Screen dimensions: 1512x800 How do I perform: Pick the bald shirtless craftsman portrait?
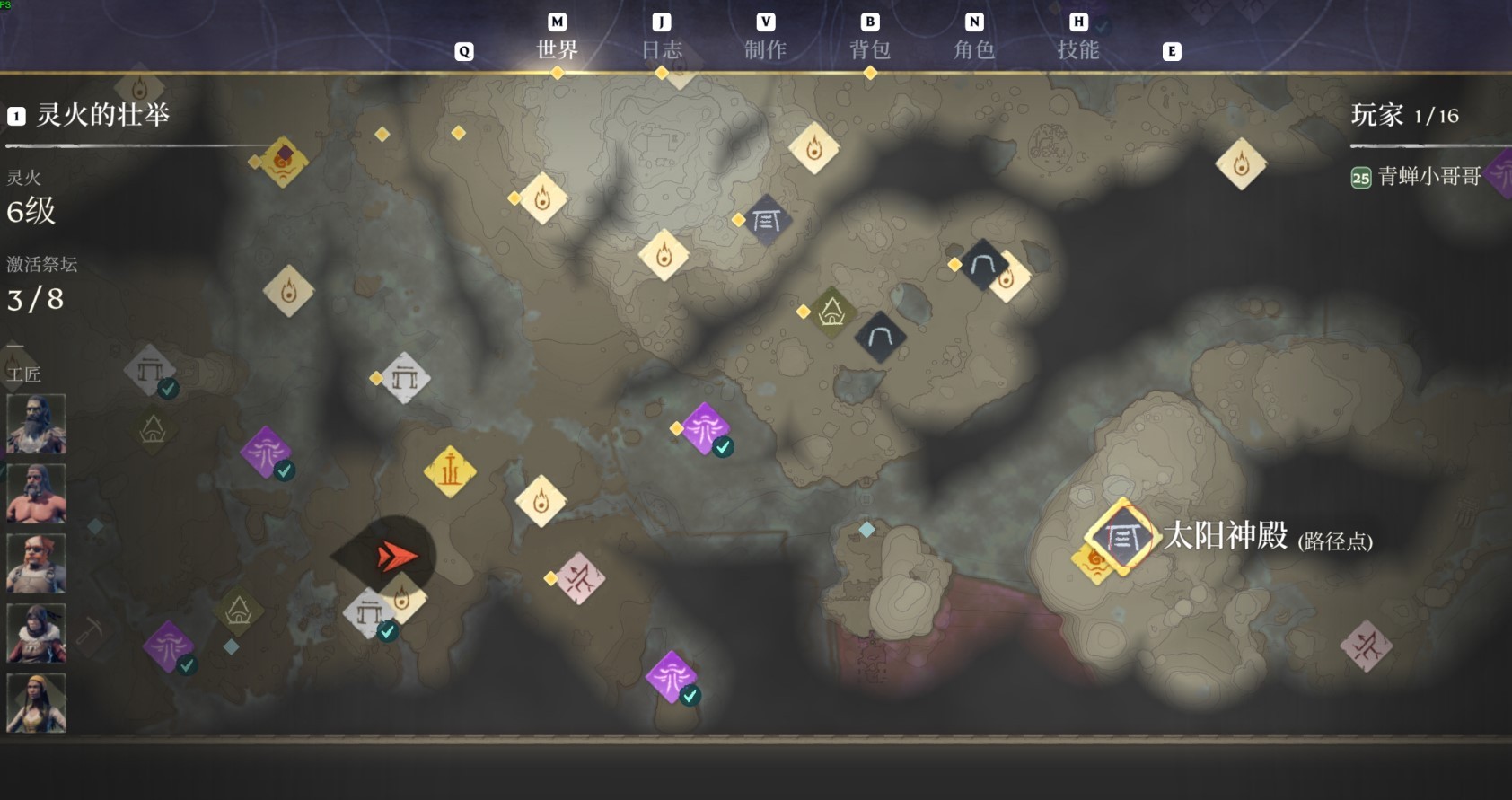(x=36, y=494)
